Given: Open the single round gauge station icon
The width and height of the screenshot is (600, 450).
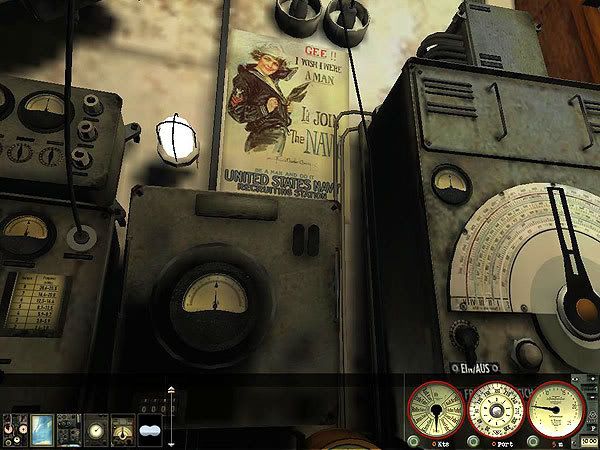Looking at the screenshot, I should click(95, 428).
